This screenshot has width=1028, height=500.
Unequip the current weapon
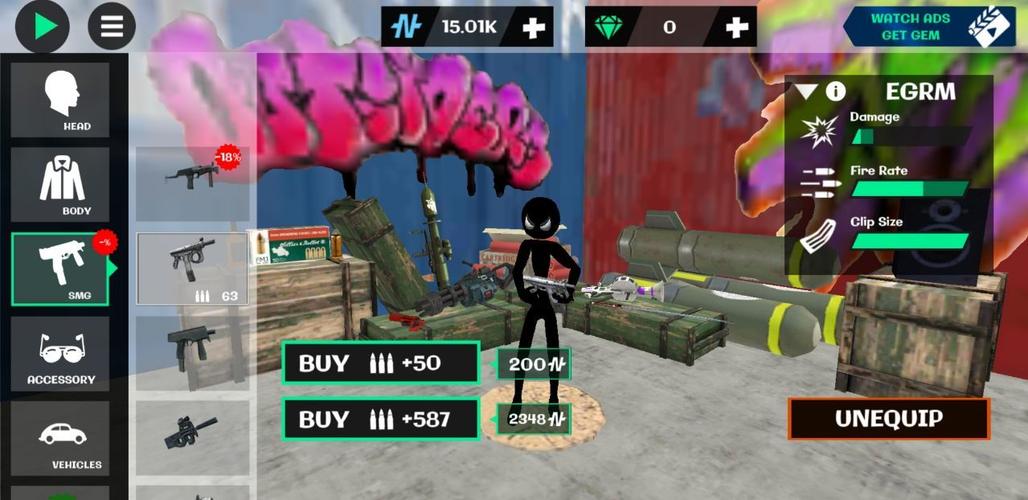coord(888,419)
